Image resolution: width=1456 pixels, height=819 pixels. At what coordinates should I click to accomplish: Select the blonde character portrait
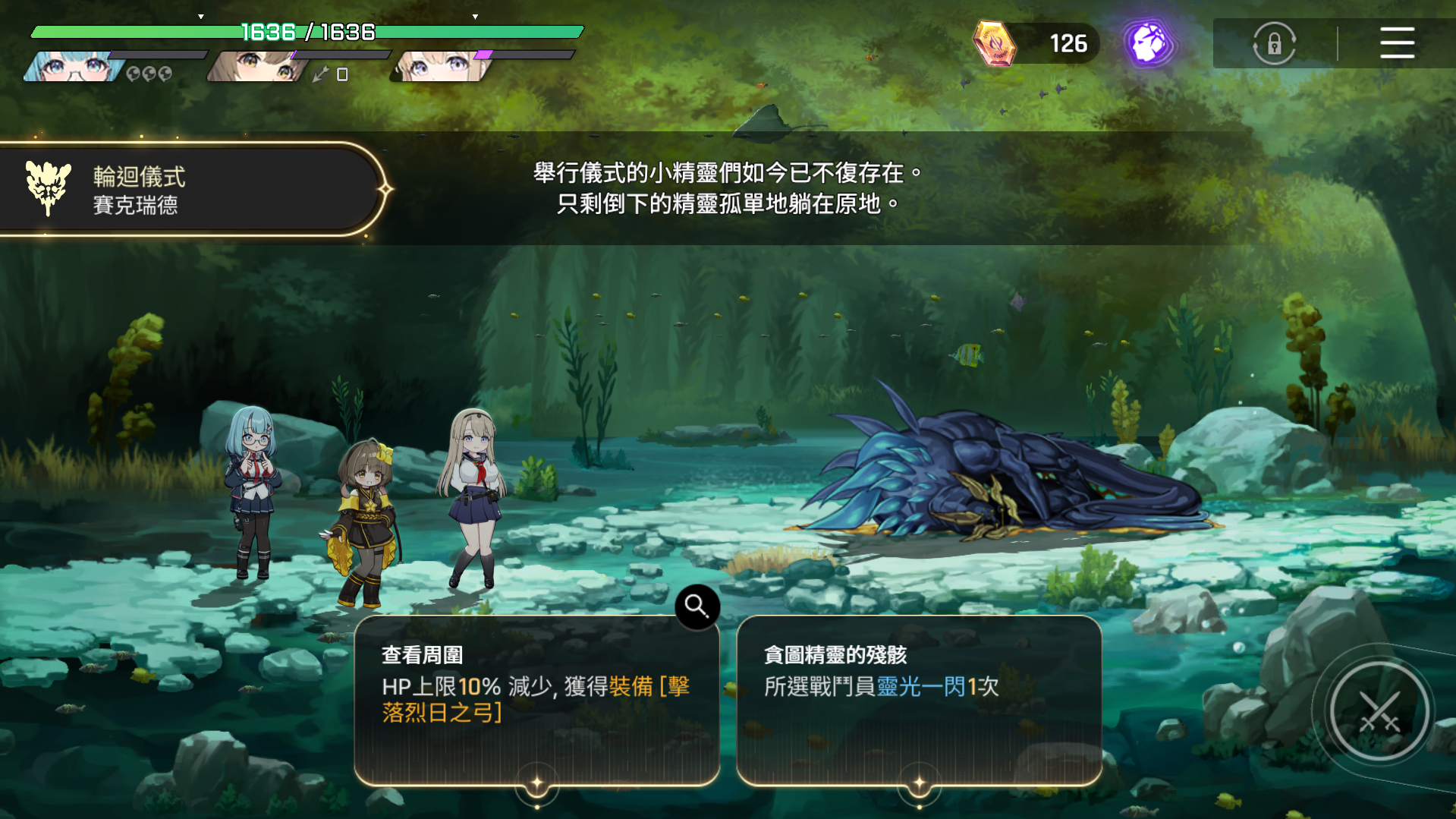(440, 67)
